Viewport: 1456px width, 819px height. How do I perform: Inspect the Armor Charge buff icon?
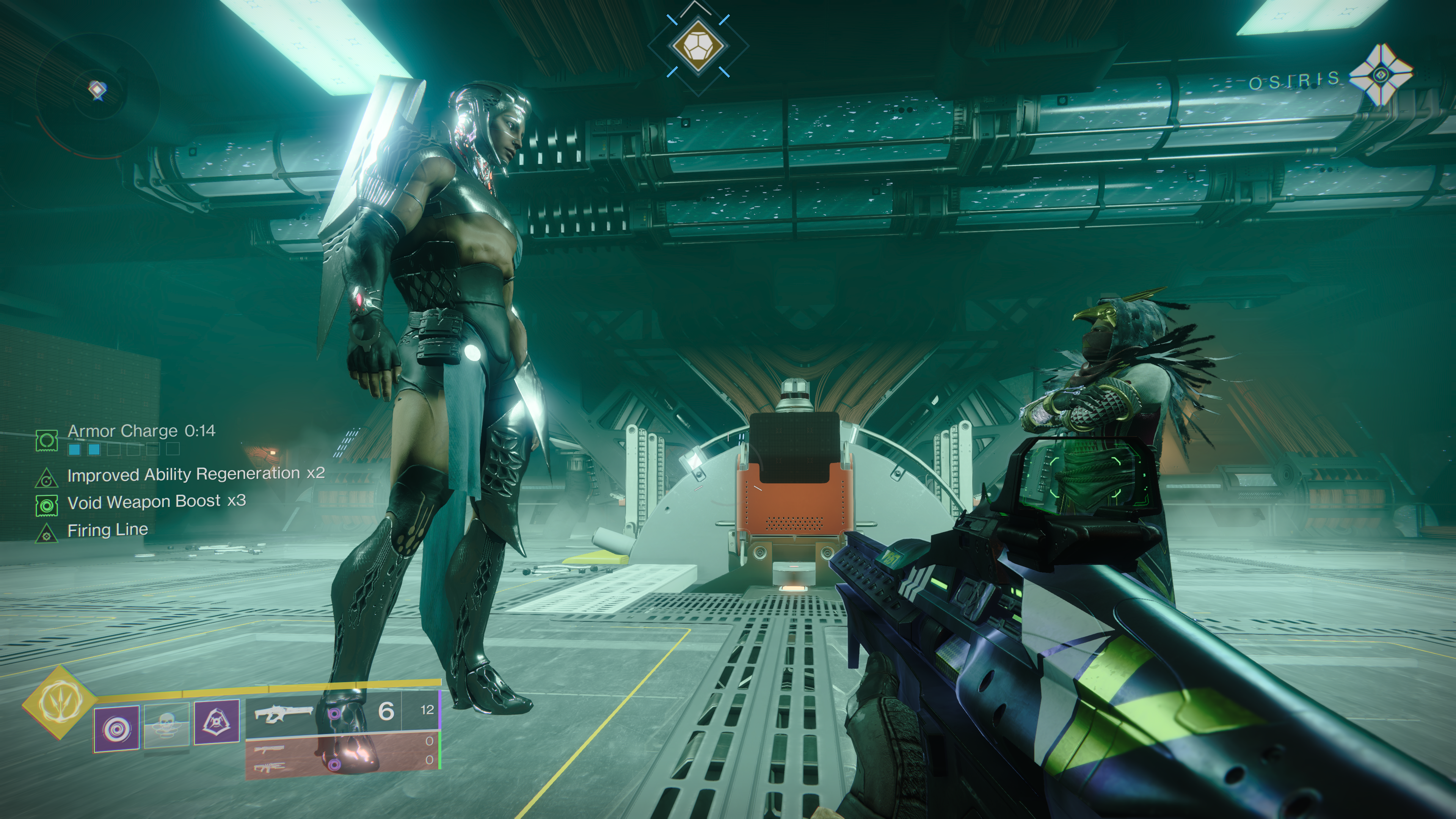47,440
